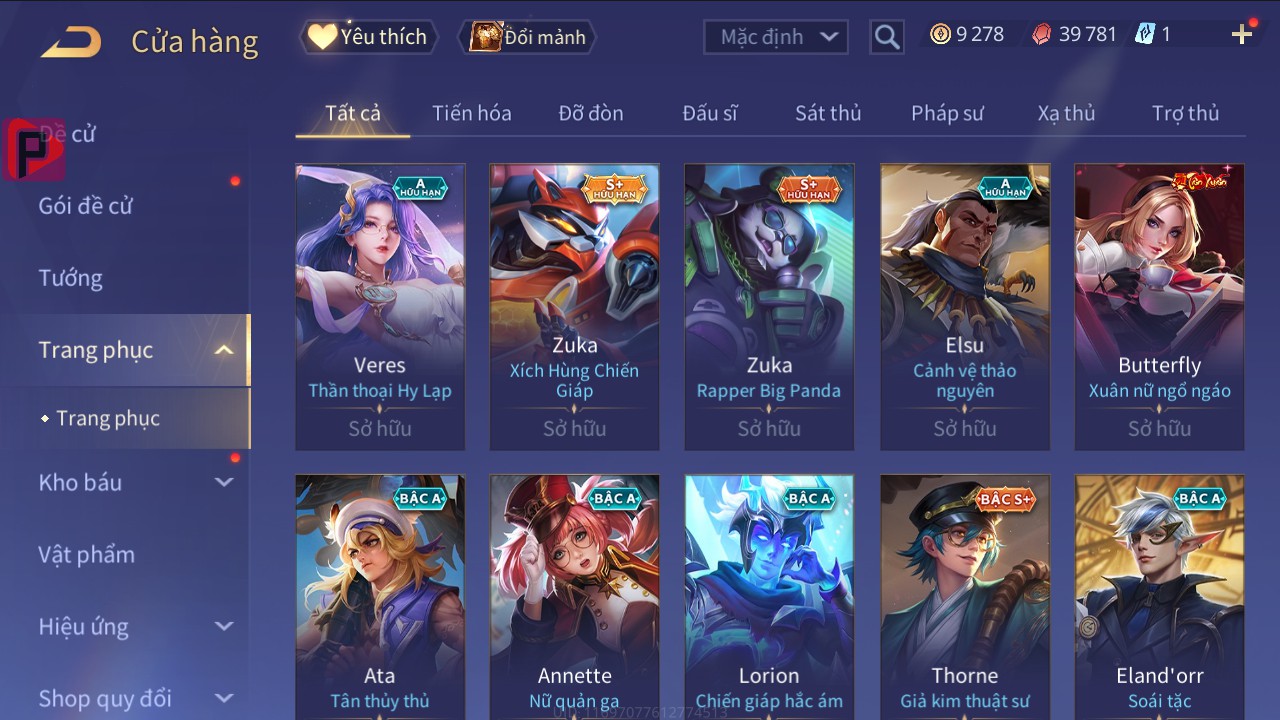Add currency with the plus button
The height and width of the screenshot is (720, 1280).
click(1241, 35)
